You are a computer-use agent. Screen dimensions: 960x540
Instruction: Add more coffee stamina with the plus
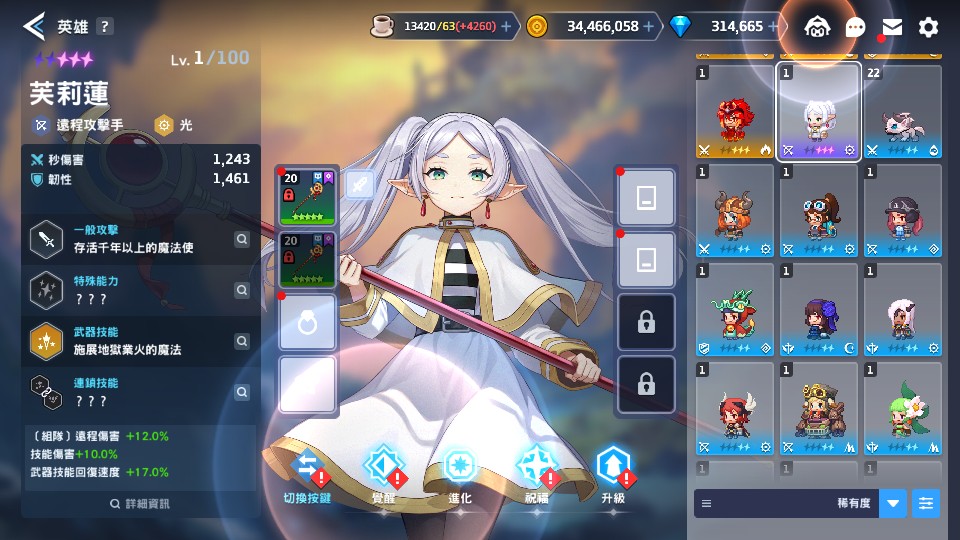click(505, 27)
